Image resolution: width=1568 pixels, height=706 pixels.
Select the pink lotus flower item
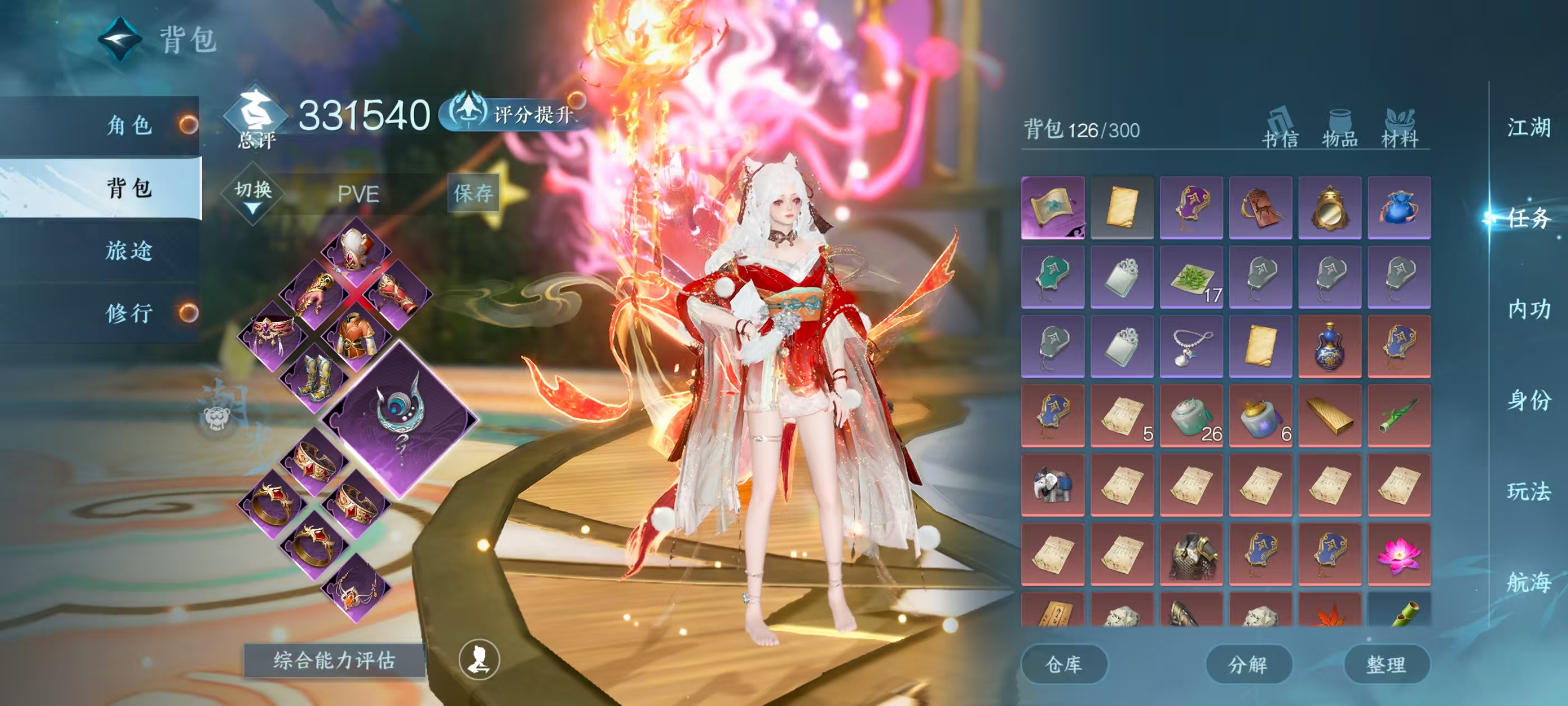(x=1398, y=554)
